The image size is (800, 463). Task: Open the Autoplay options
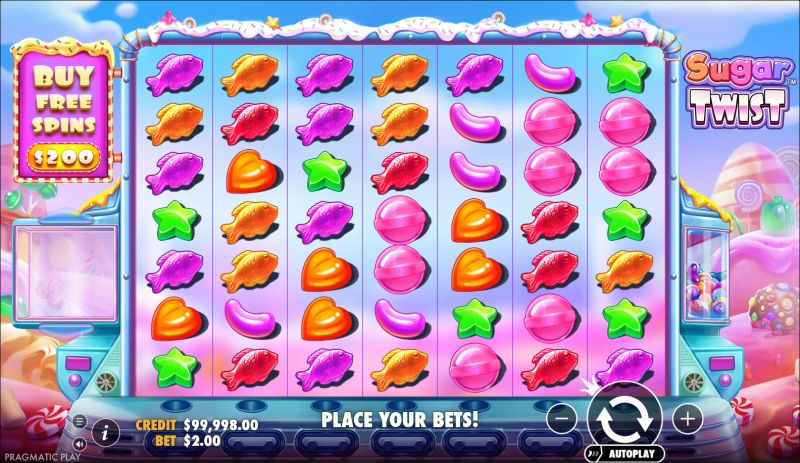[x=626, y=452]
